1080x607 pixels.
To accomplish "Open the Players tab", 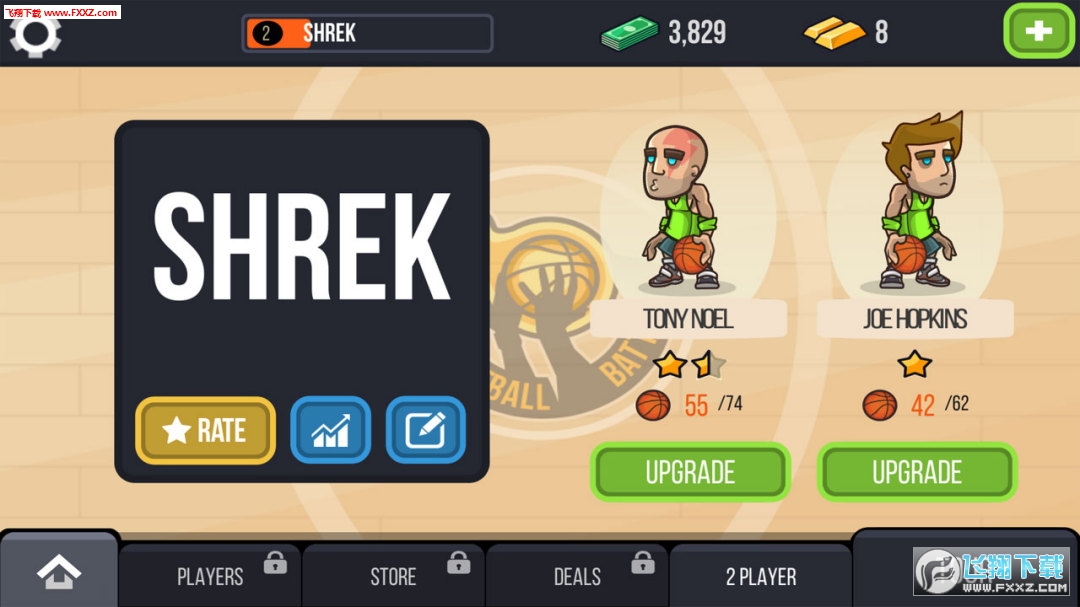I will click(x=210, y=576).
